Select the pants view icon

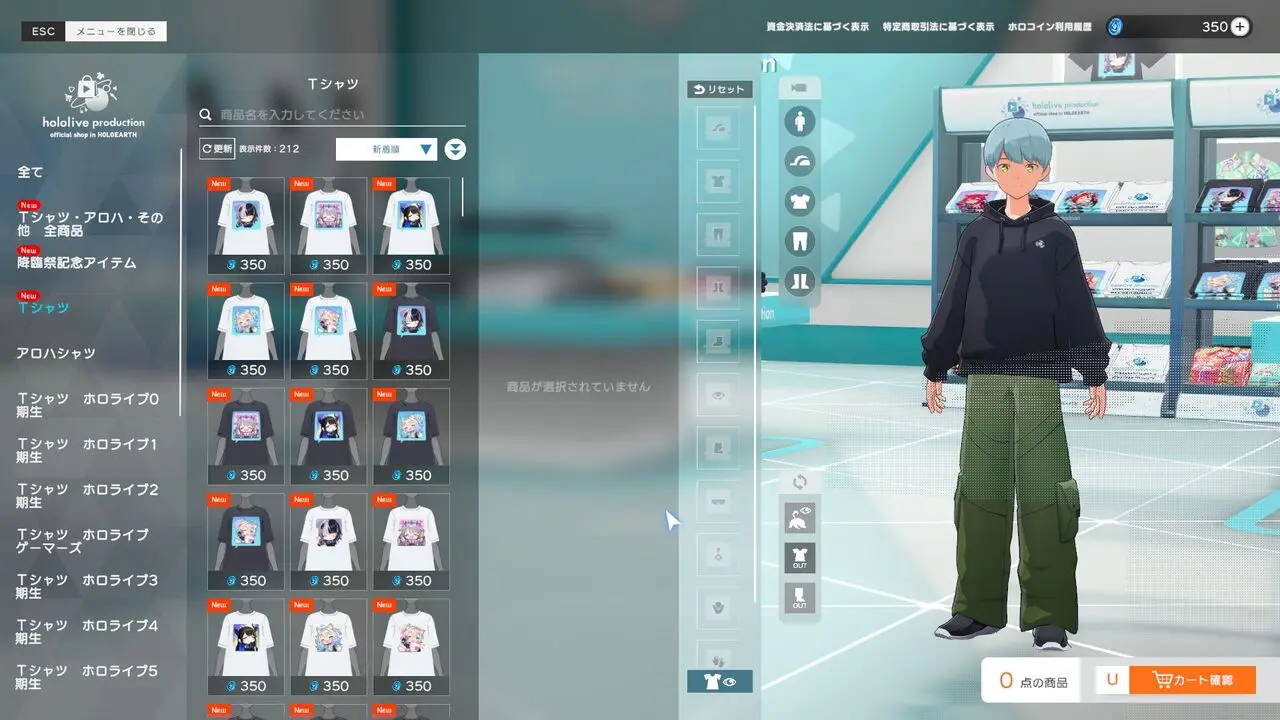pyautogui.click(x=799, y=241)
